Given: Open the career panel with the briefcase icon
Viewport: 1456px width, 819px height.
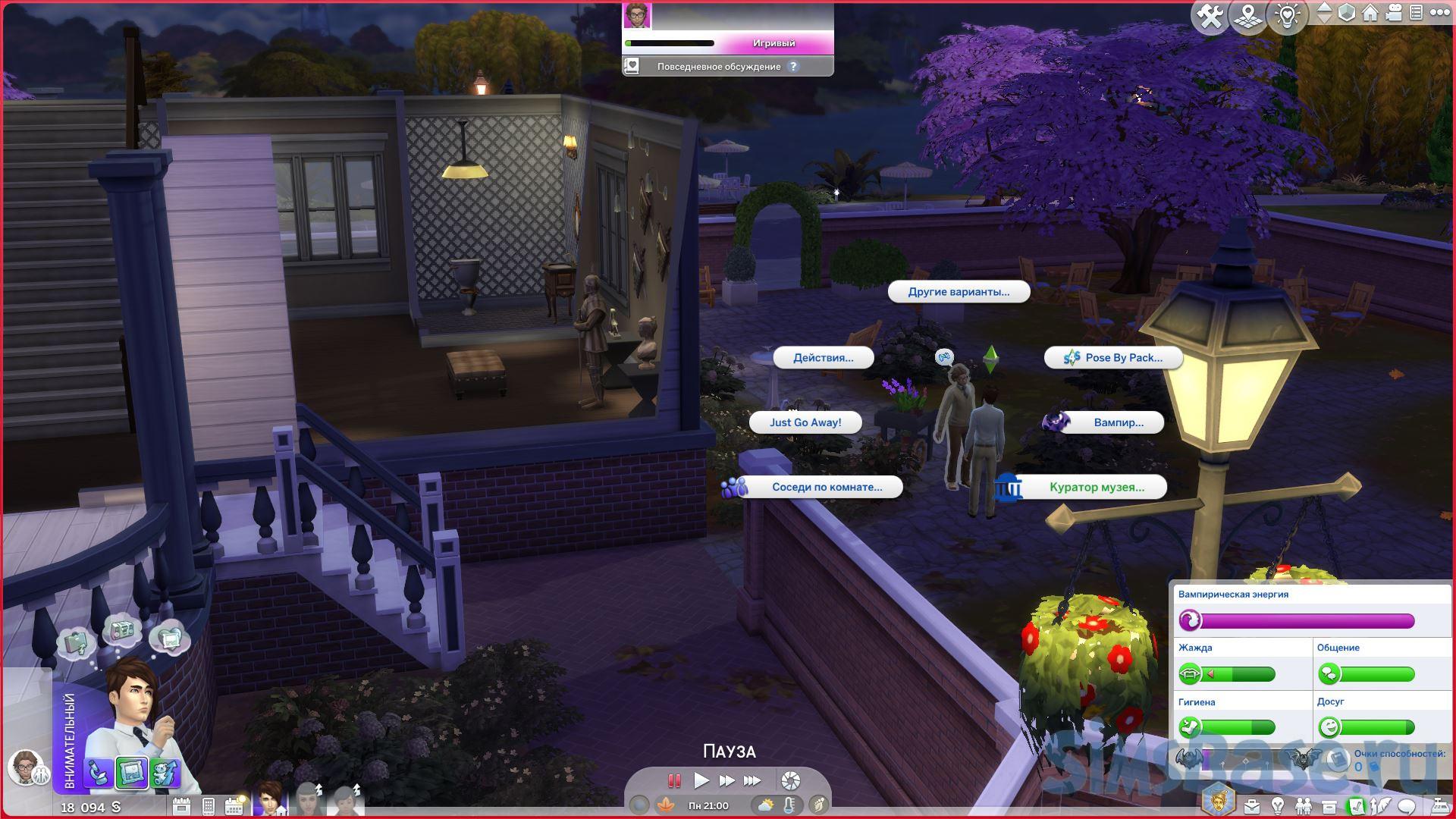Looking at the screenshot, I should click(x=1251, y=805).
